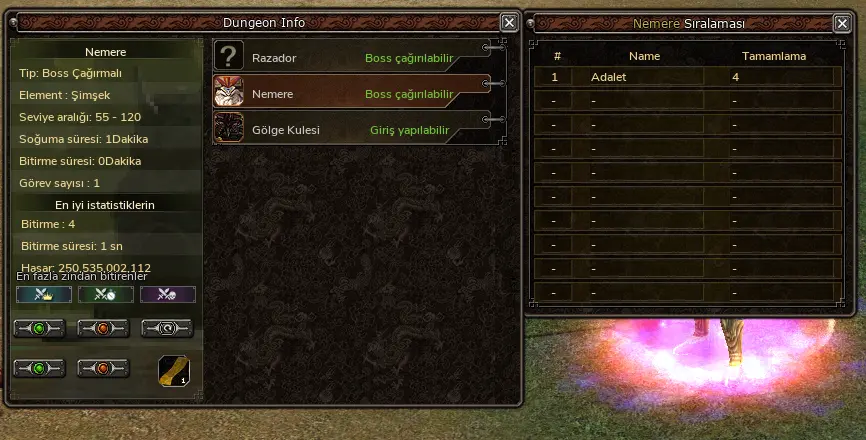
Task: Show ranking with swords and skull icon
Action: (x=167, y=294)
